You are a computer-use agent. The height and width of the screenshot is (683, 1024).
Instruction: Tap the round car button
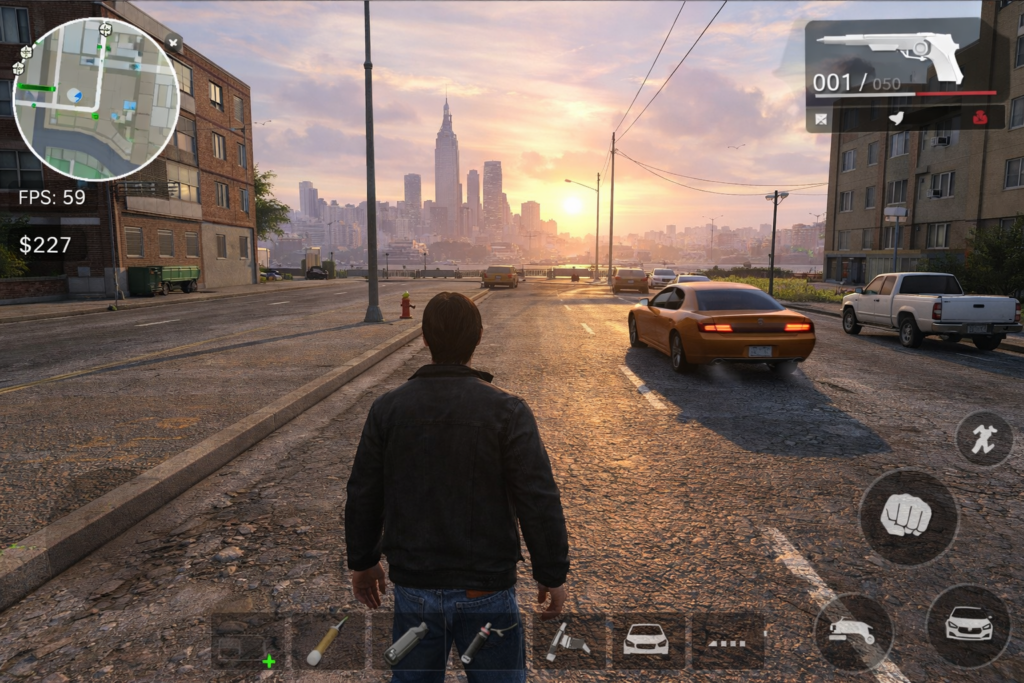pyautogui.click(x=968, y=626)
